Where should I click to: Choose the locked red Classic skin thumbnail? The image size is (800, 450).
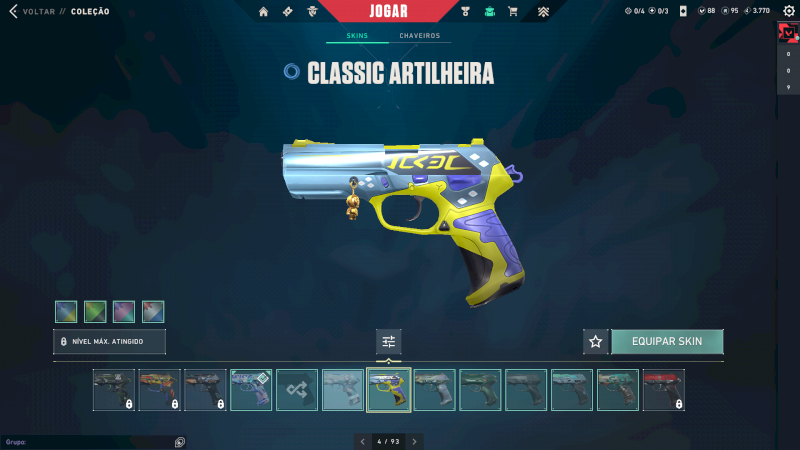664,390
